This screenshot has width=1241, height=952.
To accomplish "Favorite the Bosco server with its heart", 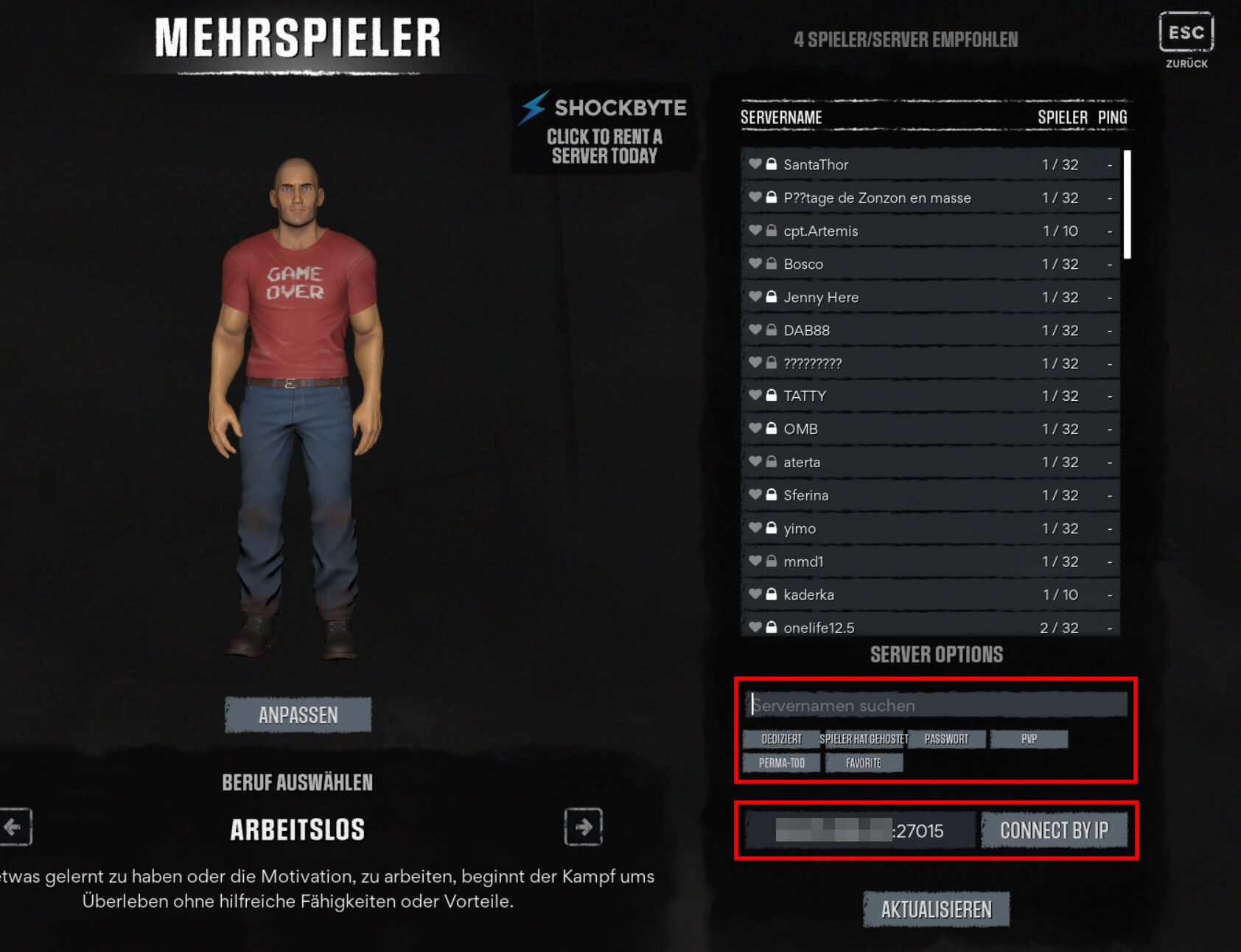I will [755, 264].
